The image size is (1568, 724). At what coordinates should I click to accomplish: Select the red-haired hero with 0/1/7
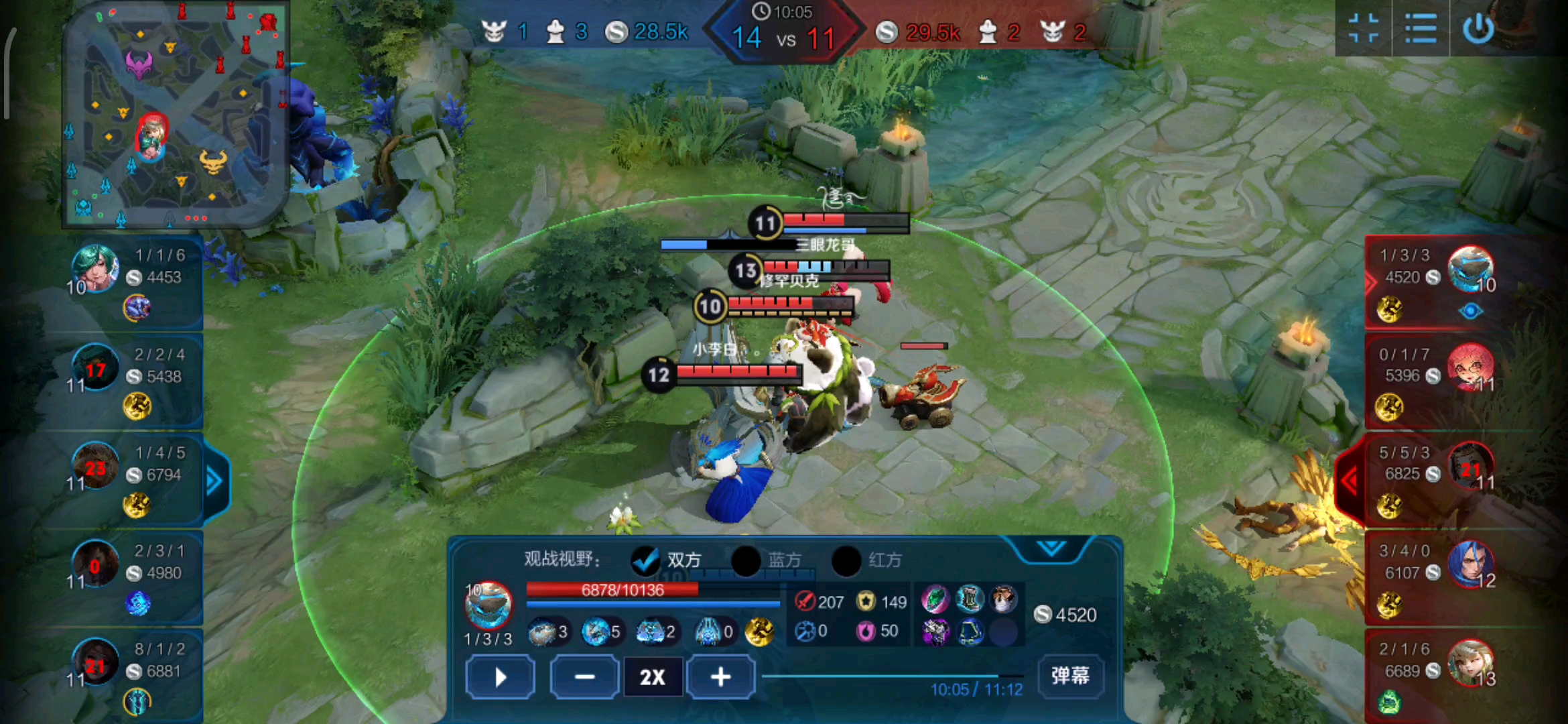point(1470,367)
